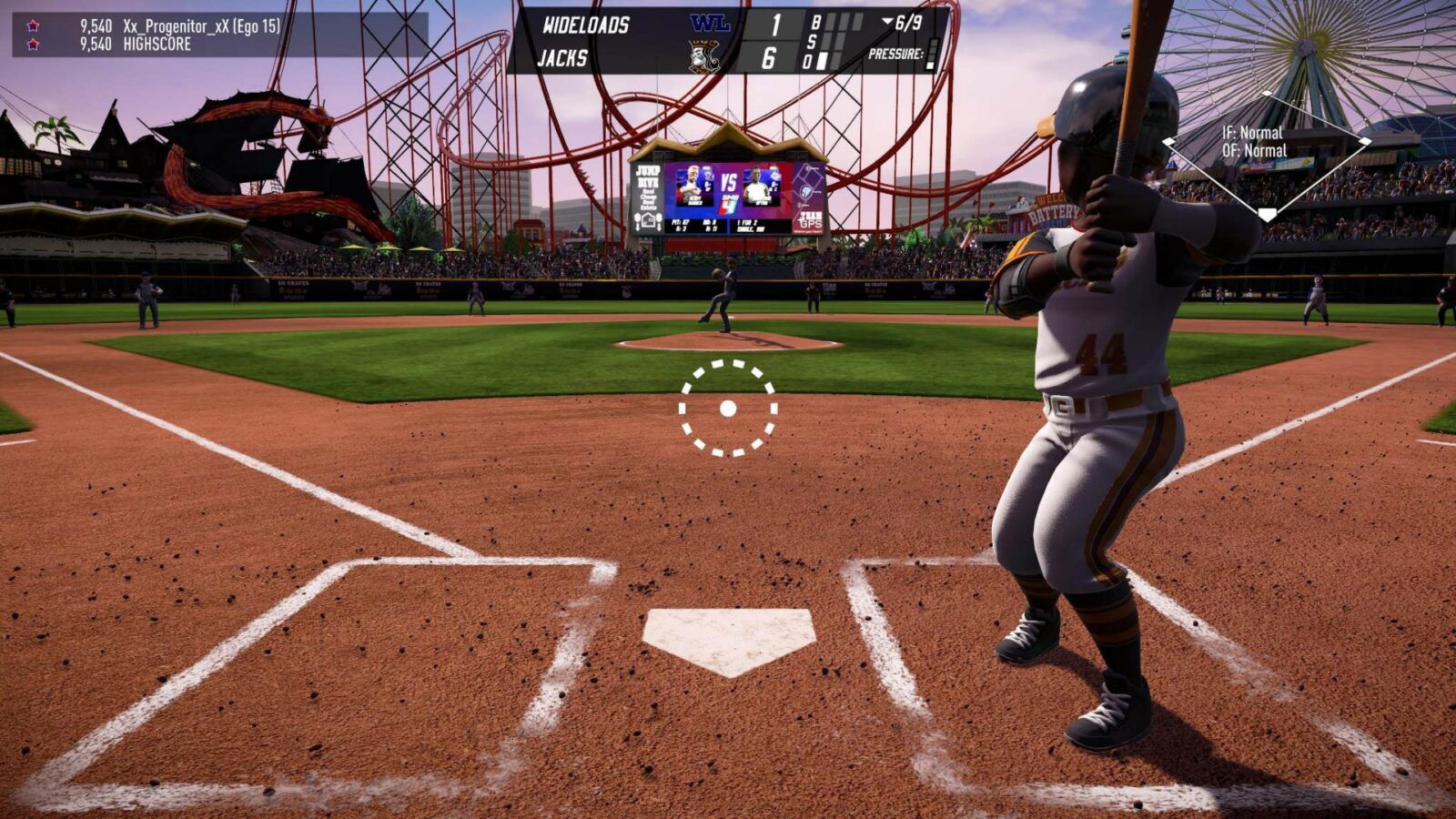
Task: Select the Jacks king logo on scoreboard
Action: pos(704,55)
